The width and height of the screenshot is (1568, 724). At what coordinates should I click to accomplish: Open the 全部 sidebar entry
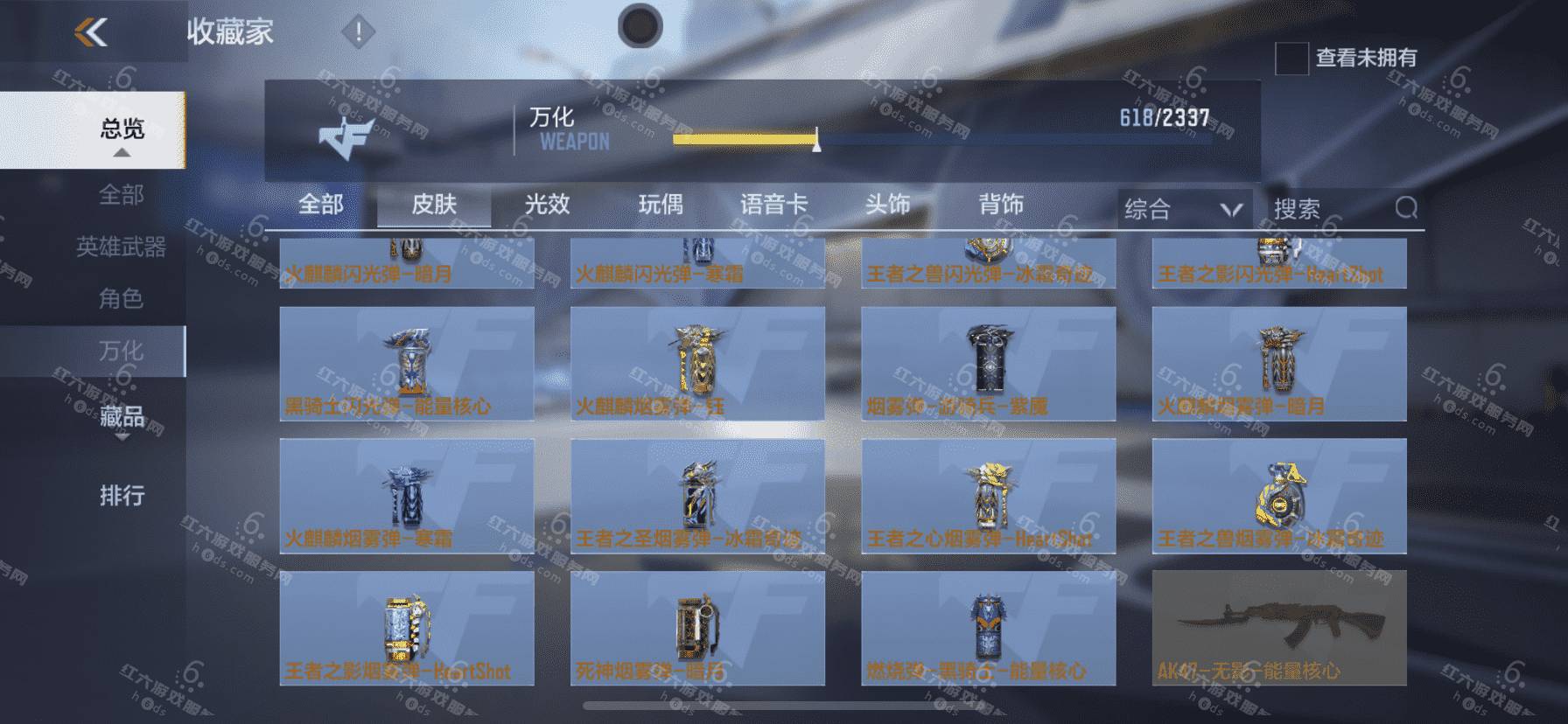coord(122,194)
